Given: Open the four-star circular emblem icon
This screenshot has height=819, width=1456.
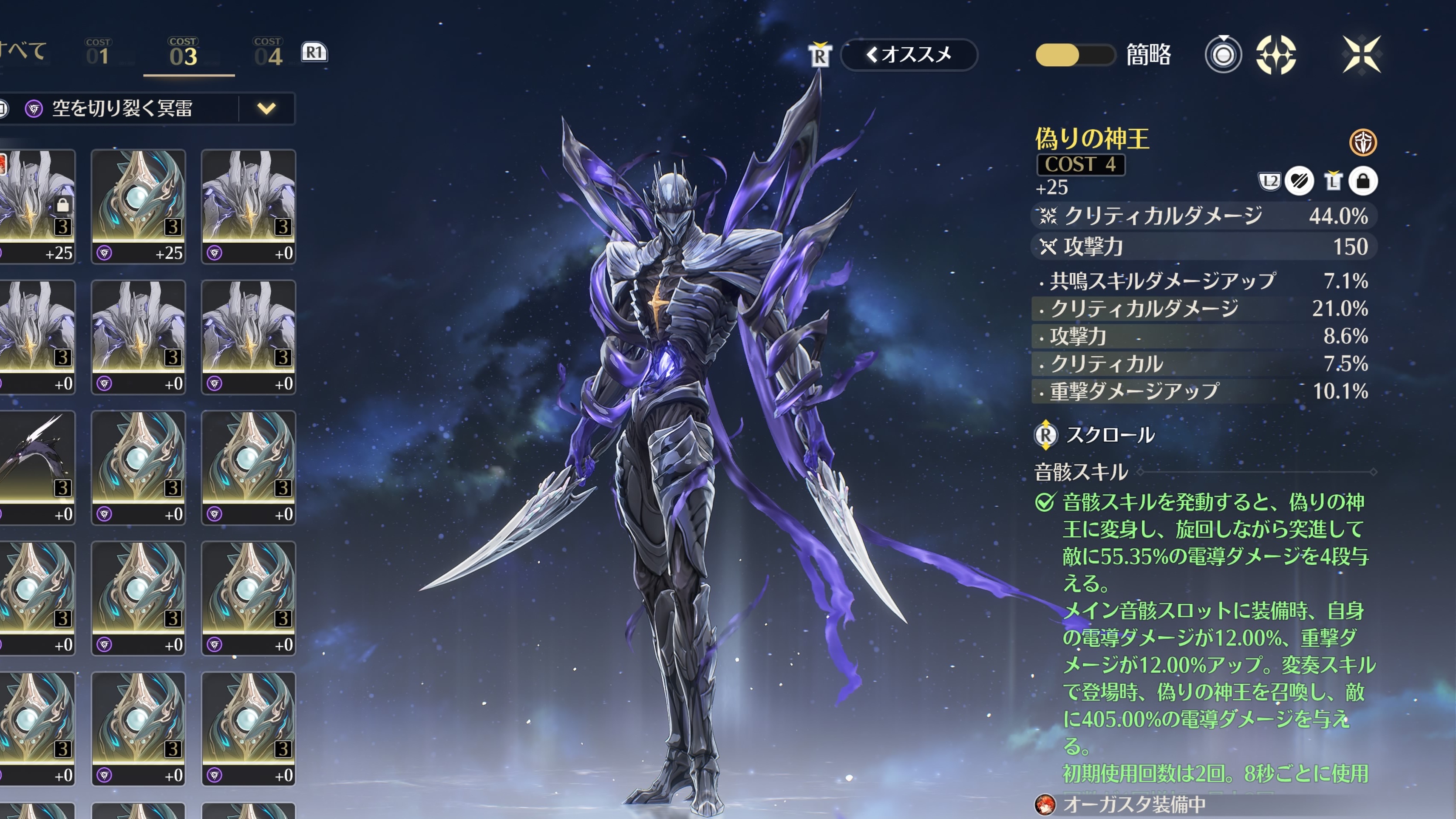Looking at the screenshot, I should tap(1276, 55).
